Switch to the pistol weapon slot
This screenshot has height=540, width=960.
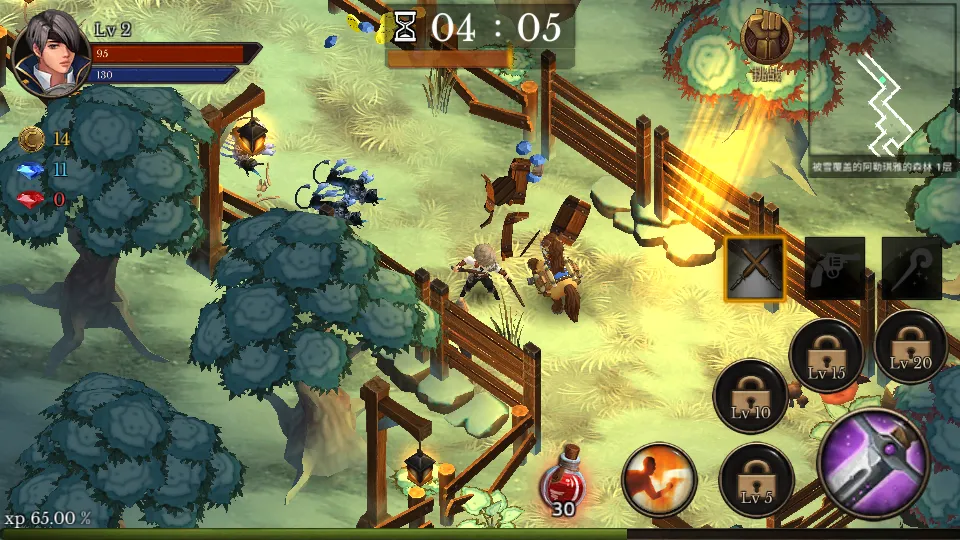coord(834,268)
